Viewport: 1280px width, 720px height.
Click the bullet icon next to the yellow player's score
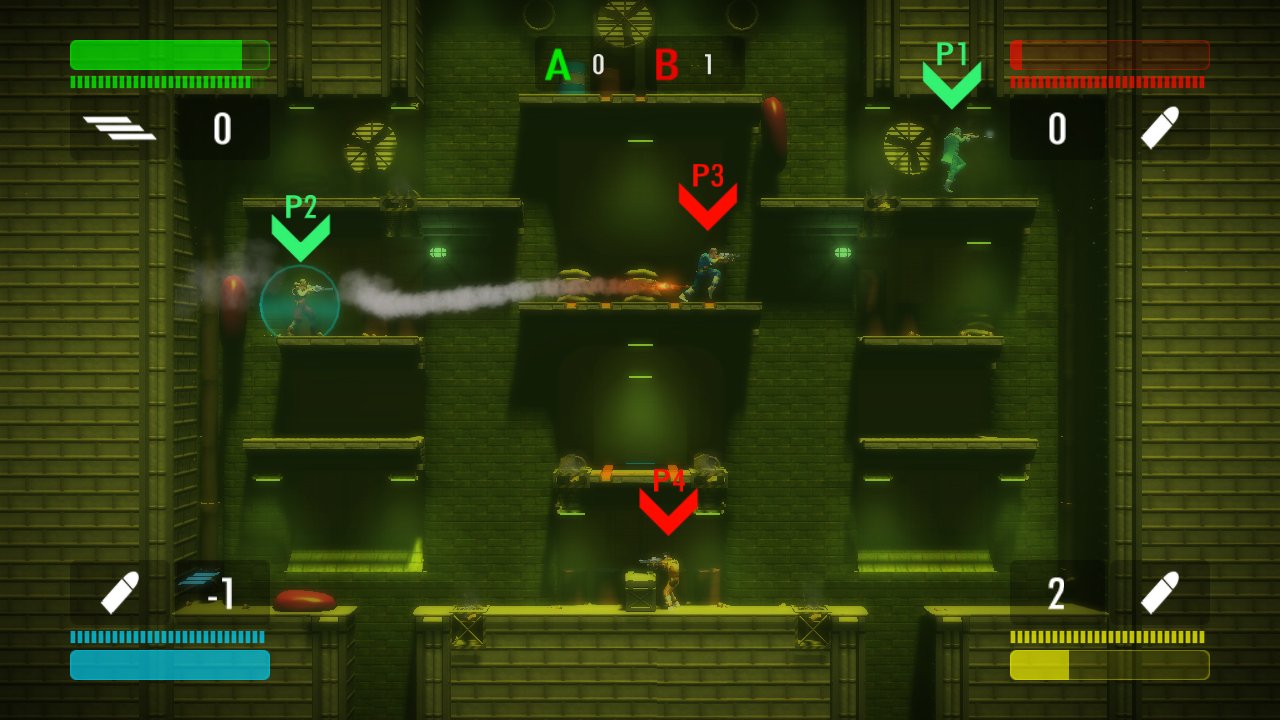(1159, 592)
